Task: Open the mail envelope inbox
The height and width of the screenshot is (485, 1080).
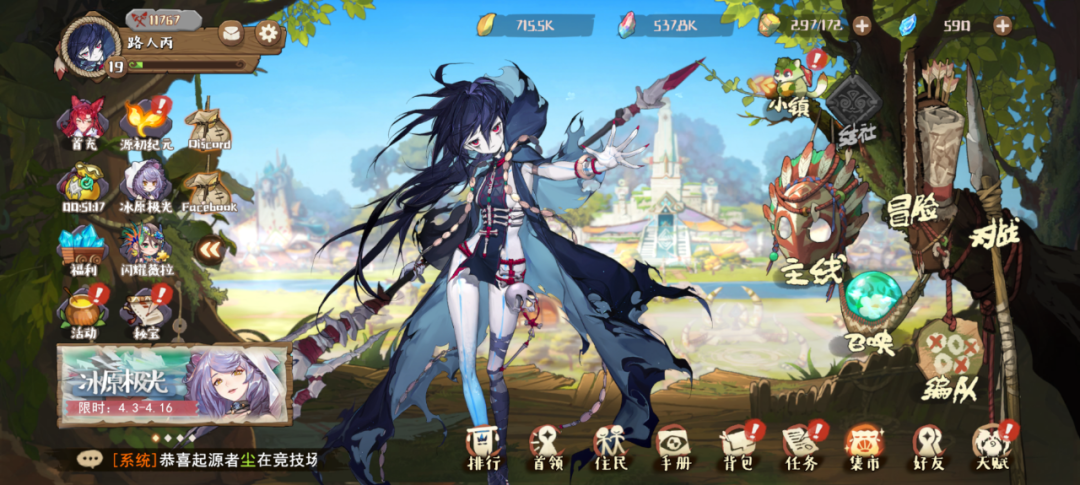Action: click(232, 33)
